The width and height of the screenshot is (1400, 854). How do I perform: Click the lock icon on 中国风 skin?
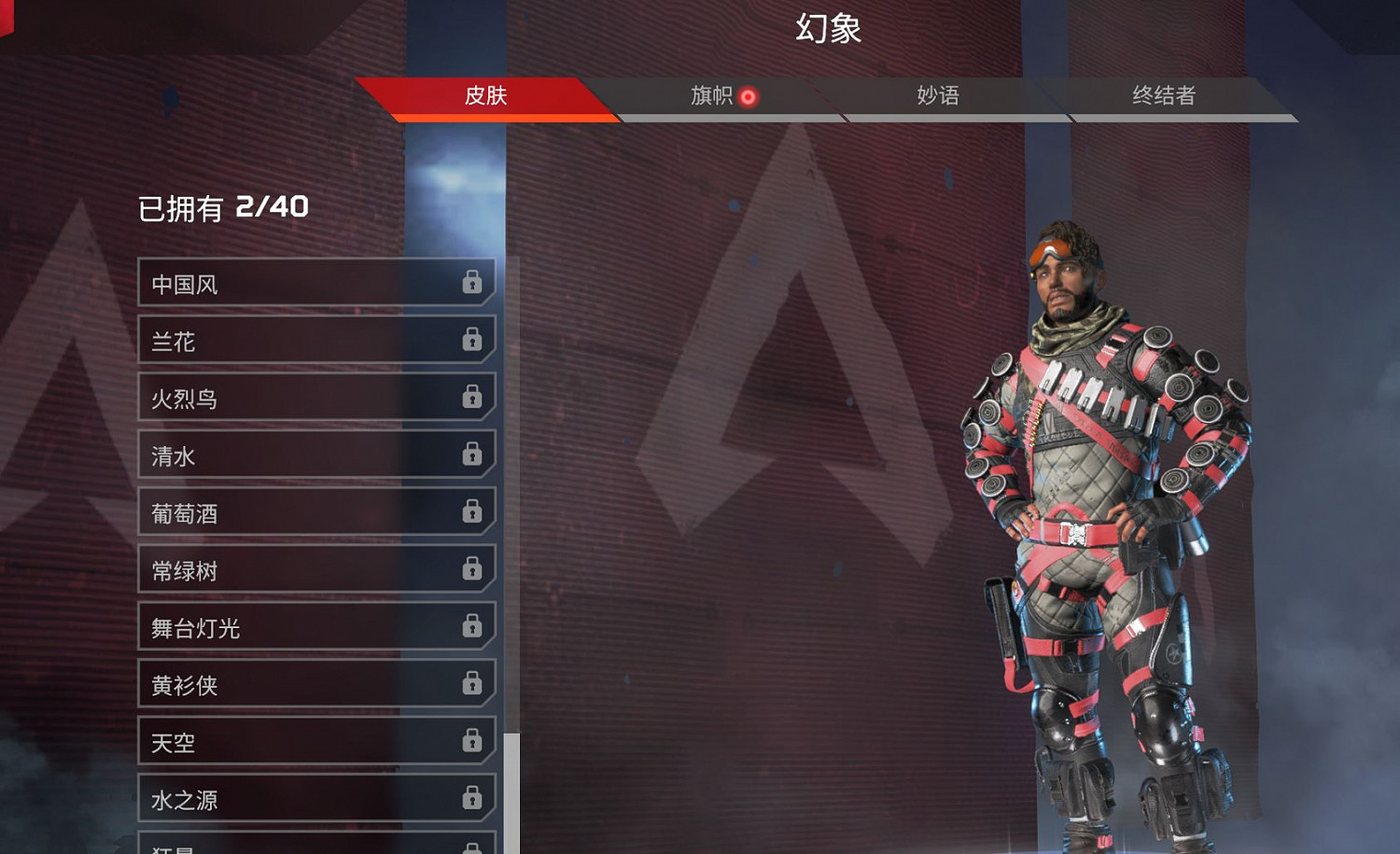click(x=472, y=284)
